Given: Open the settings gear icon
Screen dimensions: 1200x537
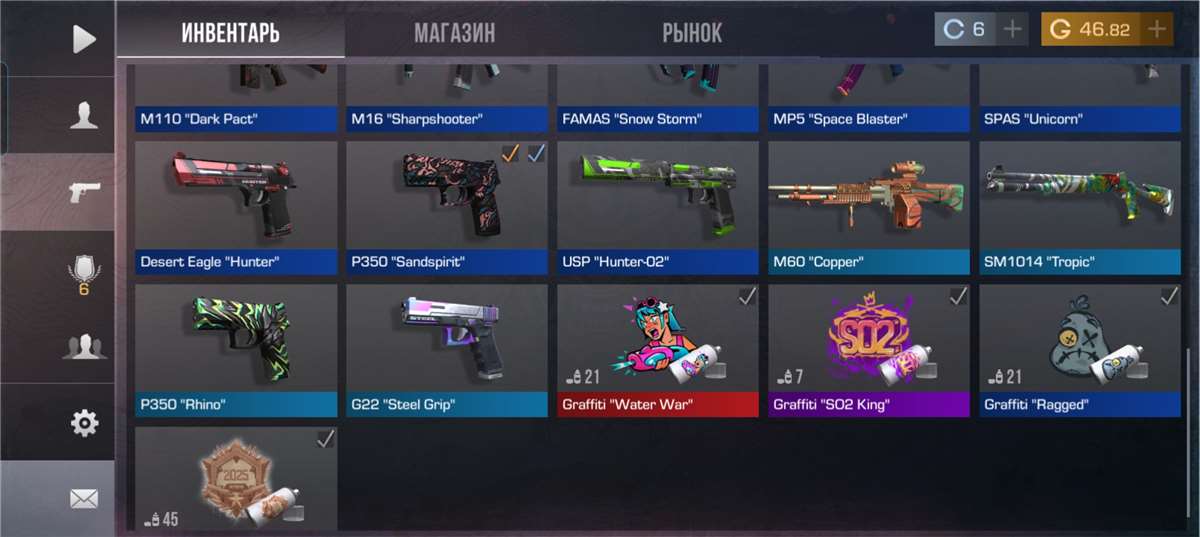Looking at the screenshot, I should (84, 423).
